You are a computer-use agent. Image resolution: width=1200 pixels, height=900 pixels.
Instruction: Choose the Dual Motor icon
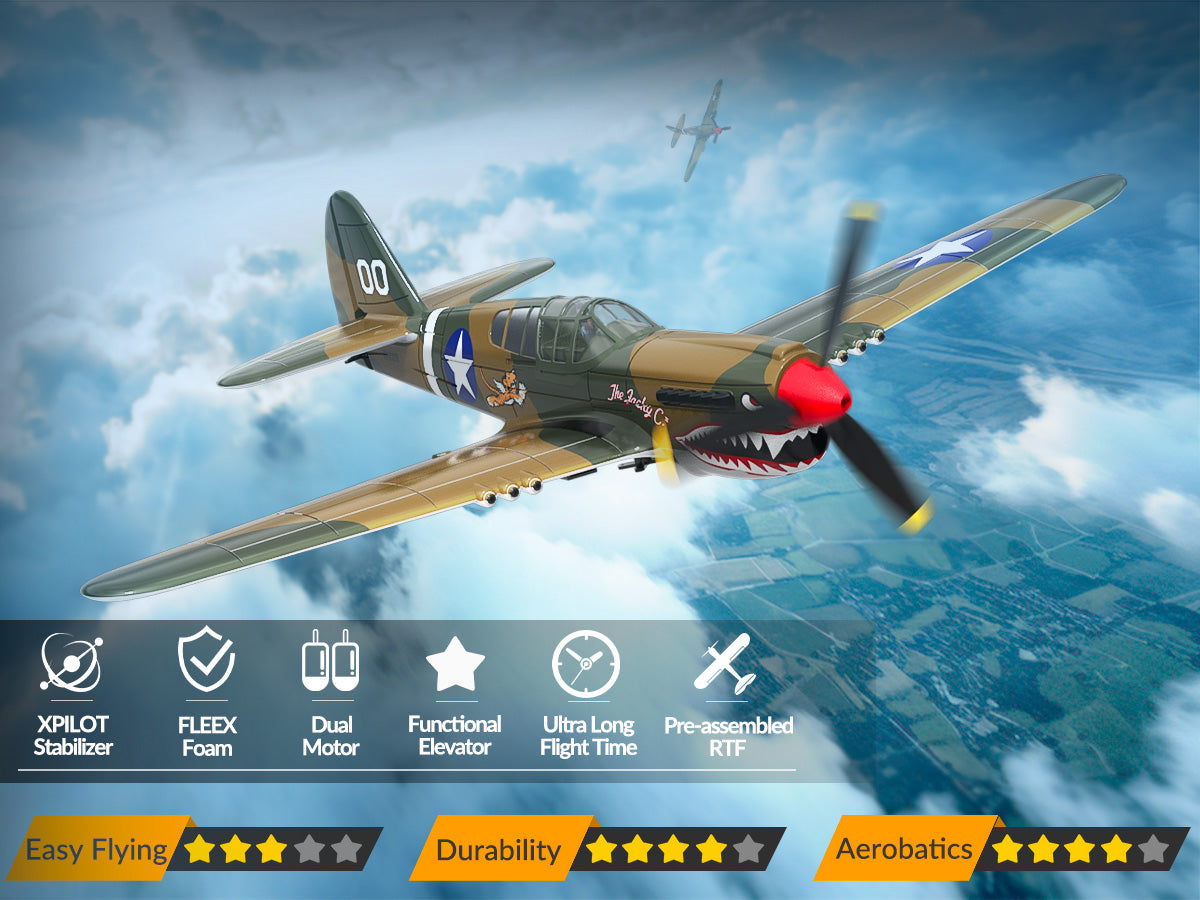click(330, 661)
